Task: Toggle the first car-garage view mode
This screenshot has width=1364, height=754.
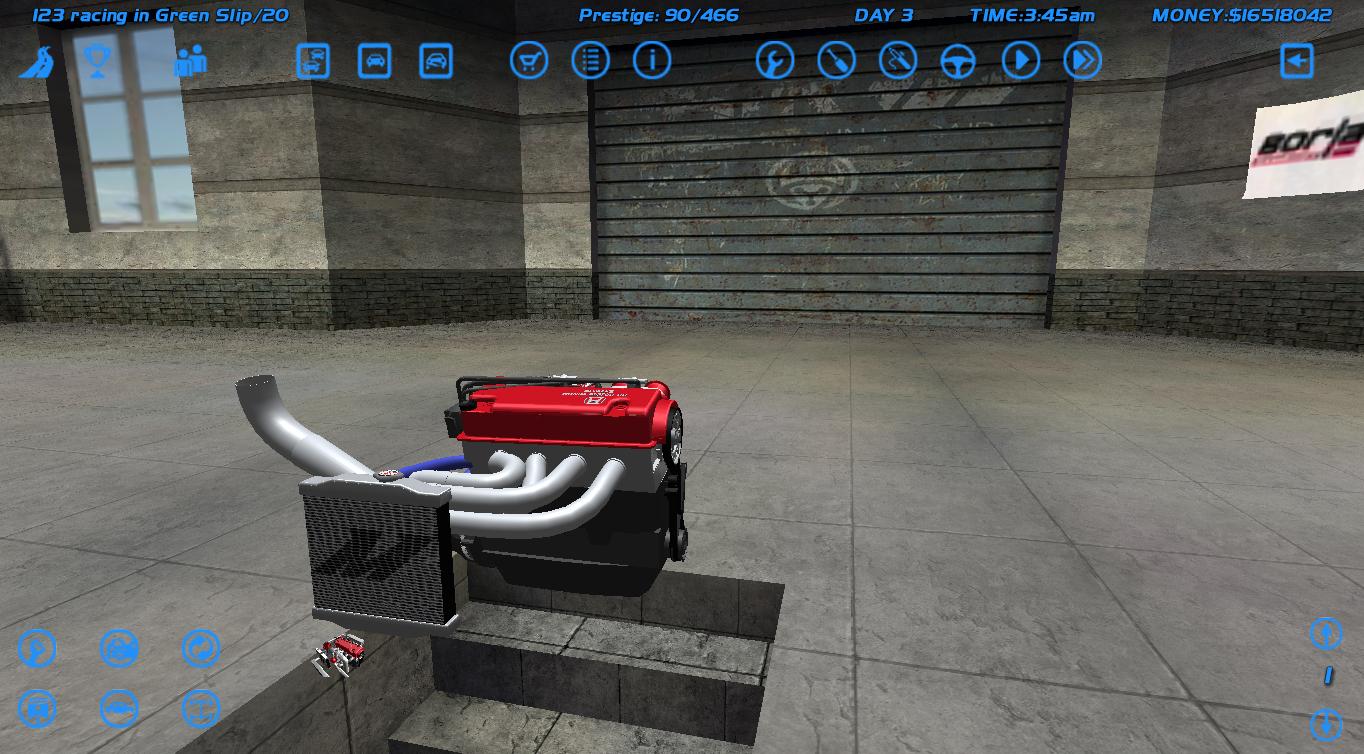Action: (x=314, y=60)
